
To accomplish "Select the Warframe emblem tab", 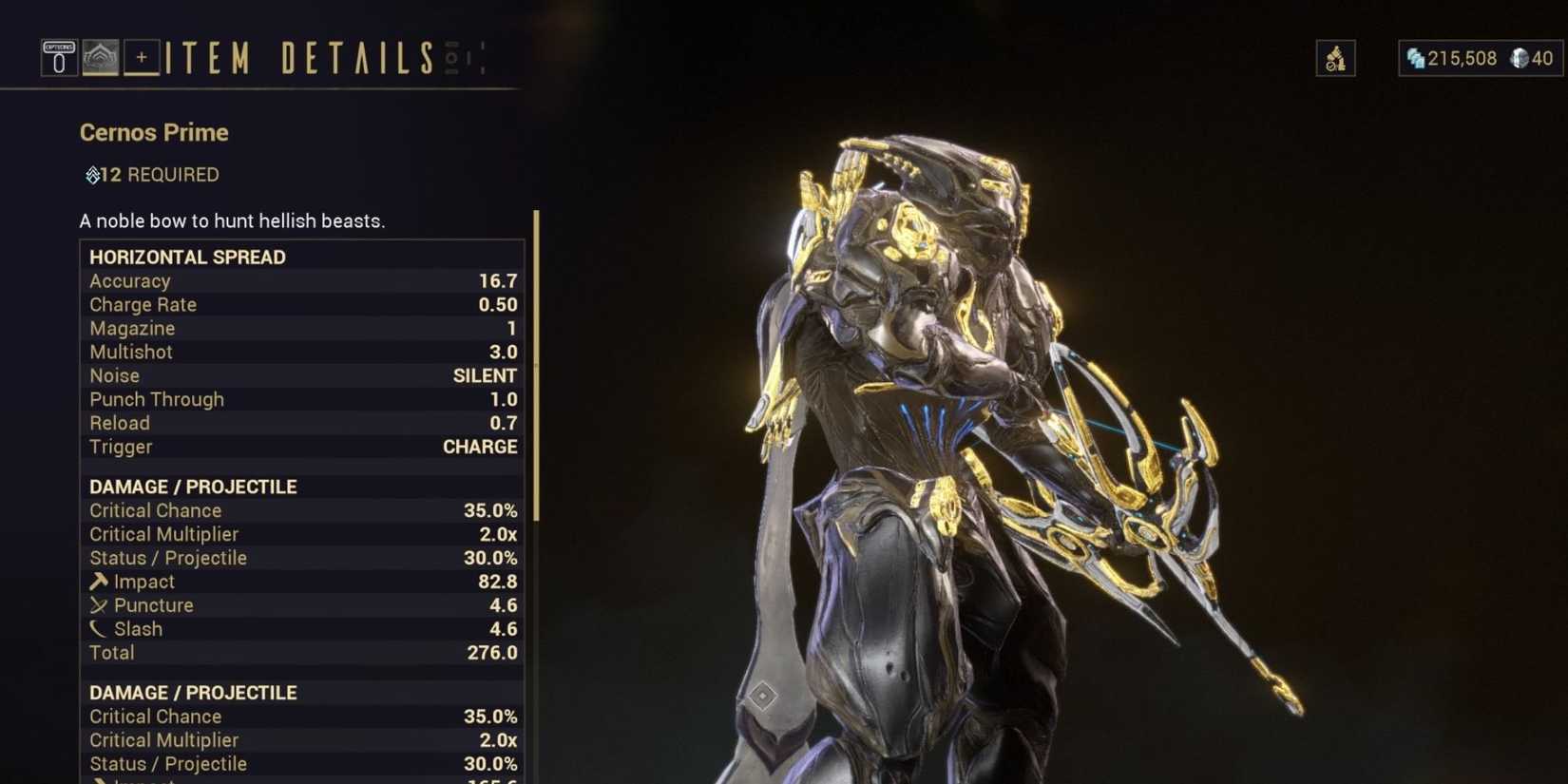I will pos(99,59).
